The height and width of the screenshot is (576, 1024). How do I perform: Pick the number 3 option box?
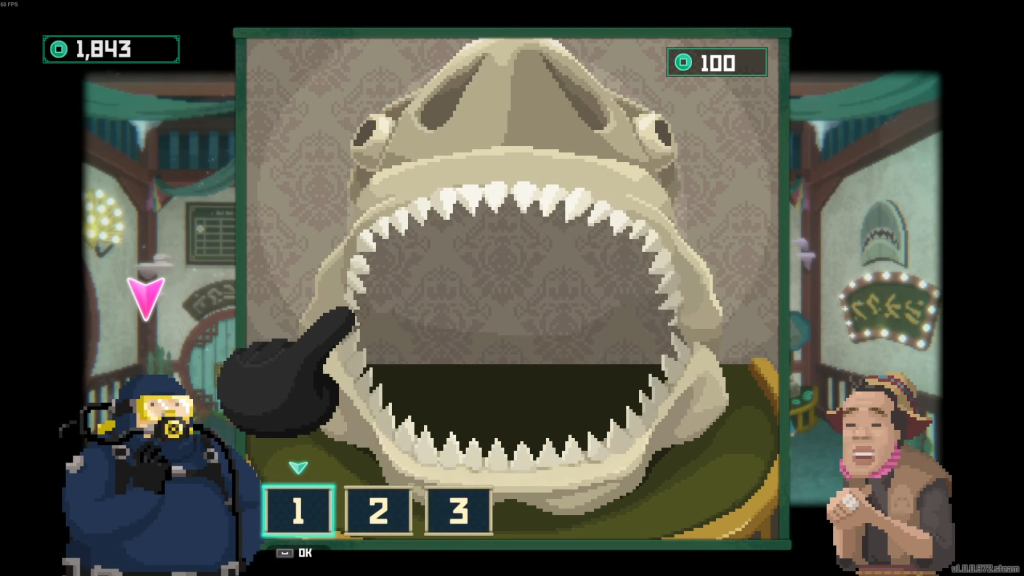(x=458, y=511)
